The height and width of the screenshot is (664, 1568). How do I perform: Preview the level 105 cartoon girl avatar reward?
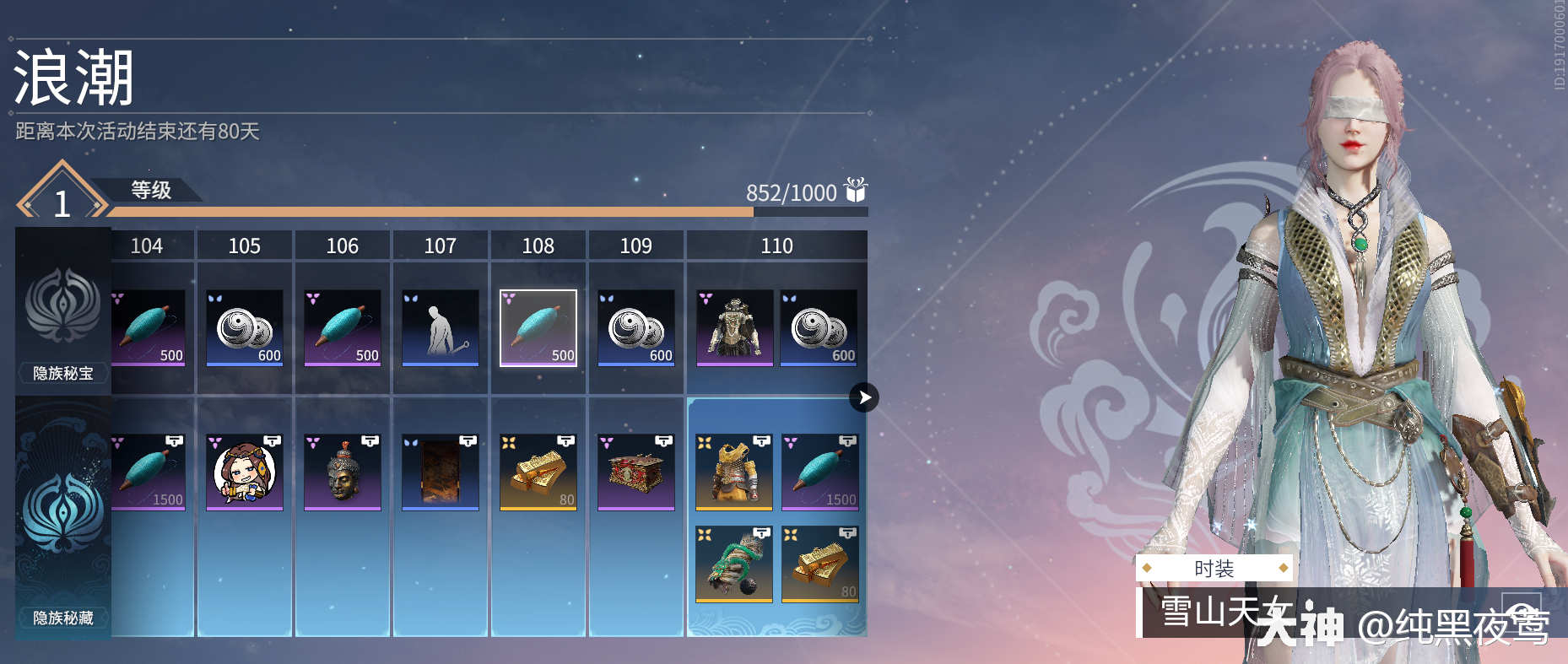point(245,472)
